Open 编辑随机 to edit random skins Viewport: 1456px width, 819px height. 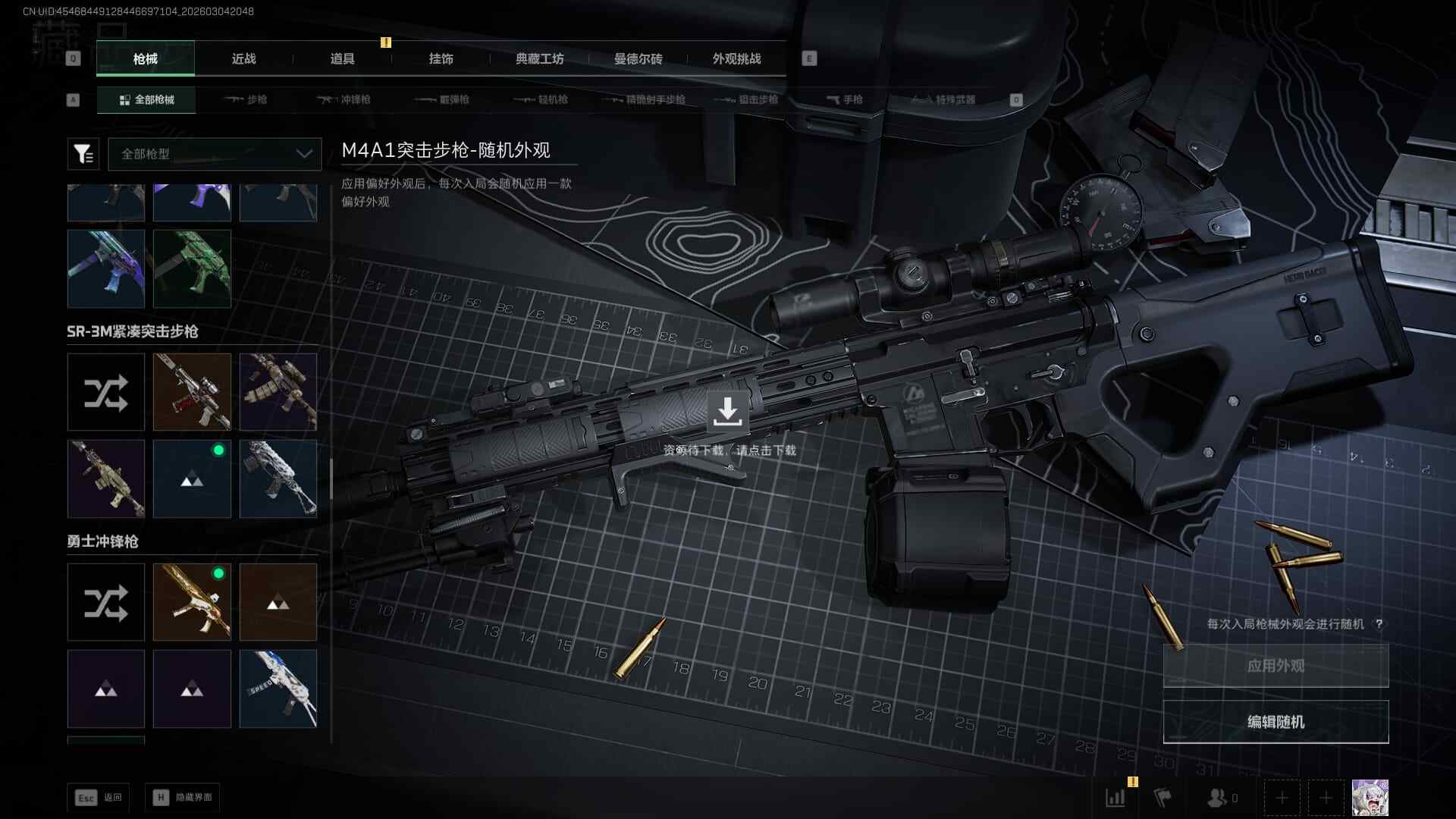[x=1276, y=722]
